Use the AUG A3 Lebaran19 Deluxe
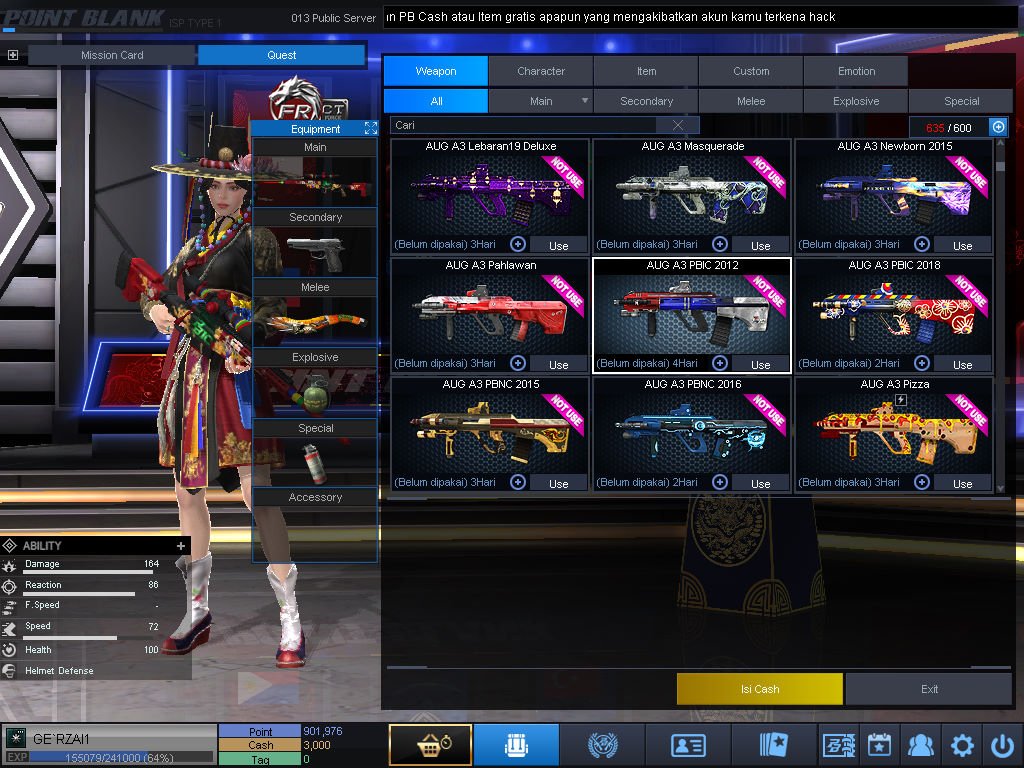Viewport: 1024px width, 768px height. tap(558, 245)
